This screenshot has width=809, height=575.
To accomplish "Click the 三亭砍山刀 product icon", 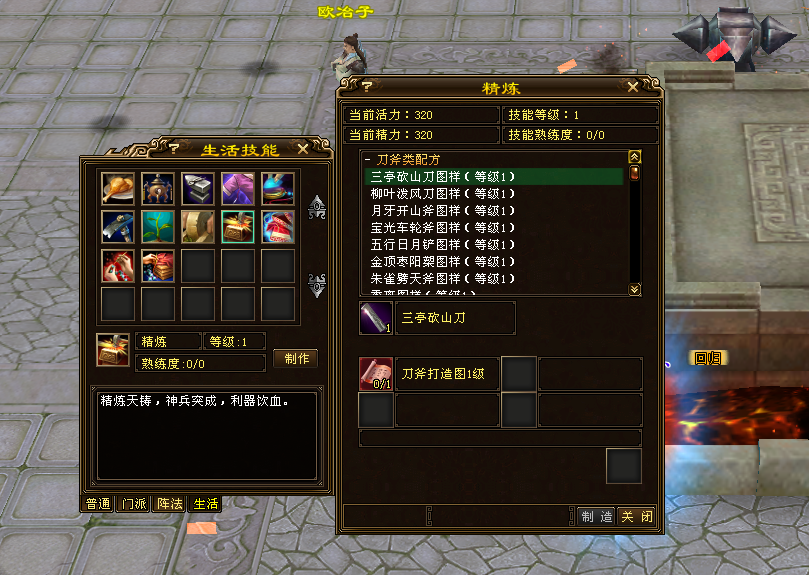I will click(375, 318).
